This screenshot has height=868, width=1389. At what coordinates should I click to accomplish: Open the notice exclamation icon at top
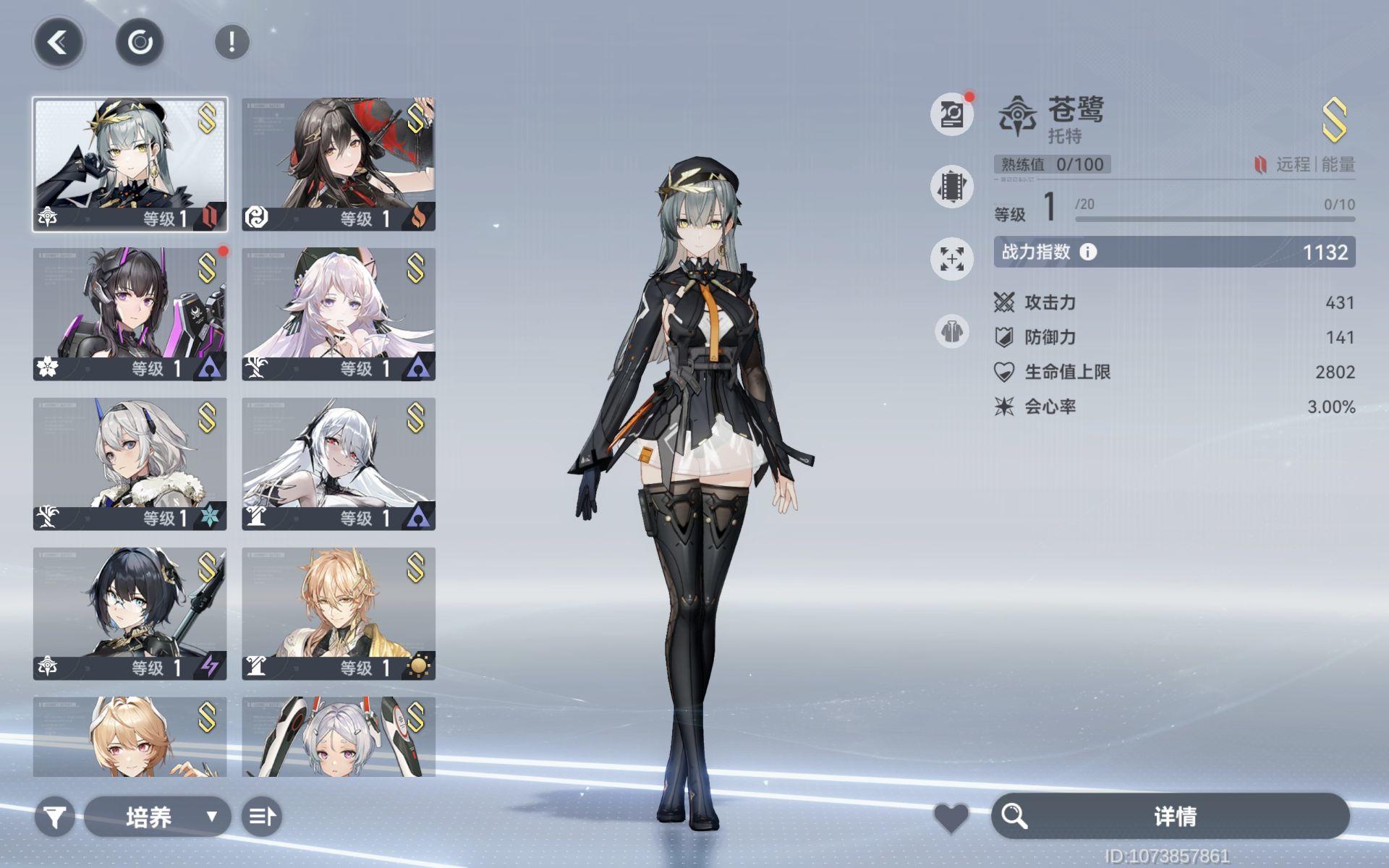click(x=230, y=41)
